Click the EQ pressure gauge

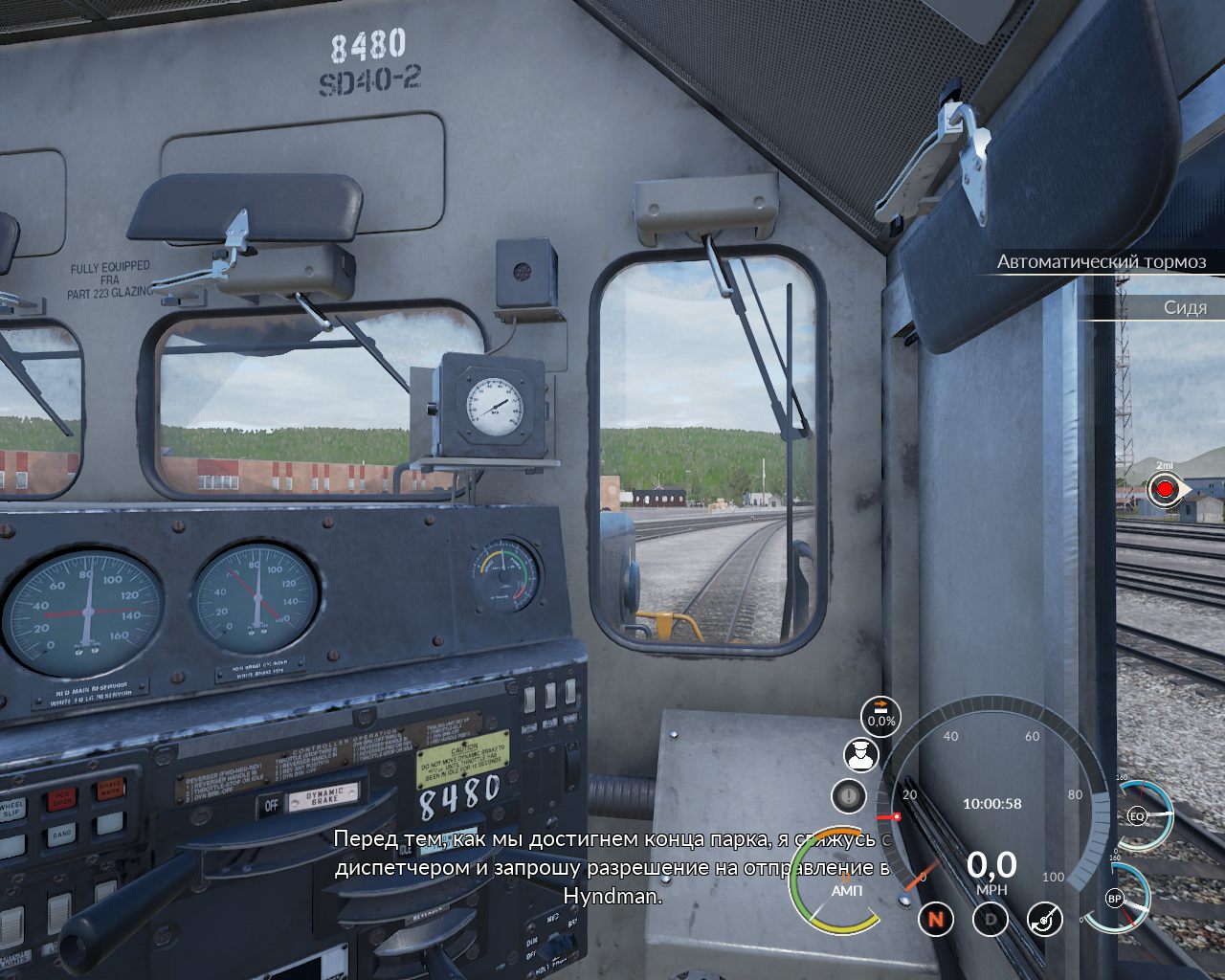(x=1139, y=815)
